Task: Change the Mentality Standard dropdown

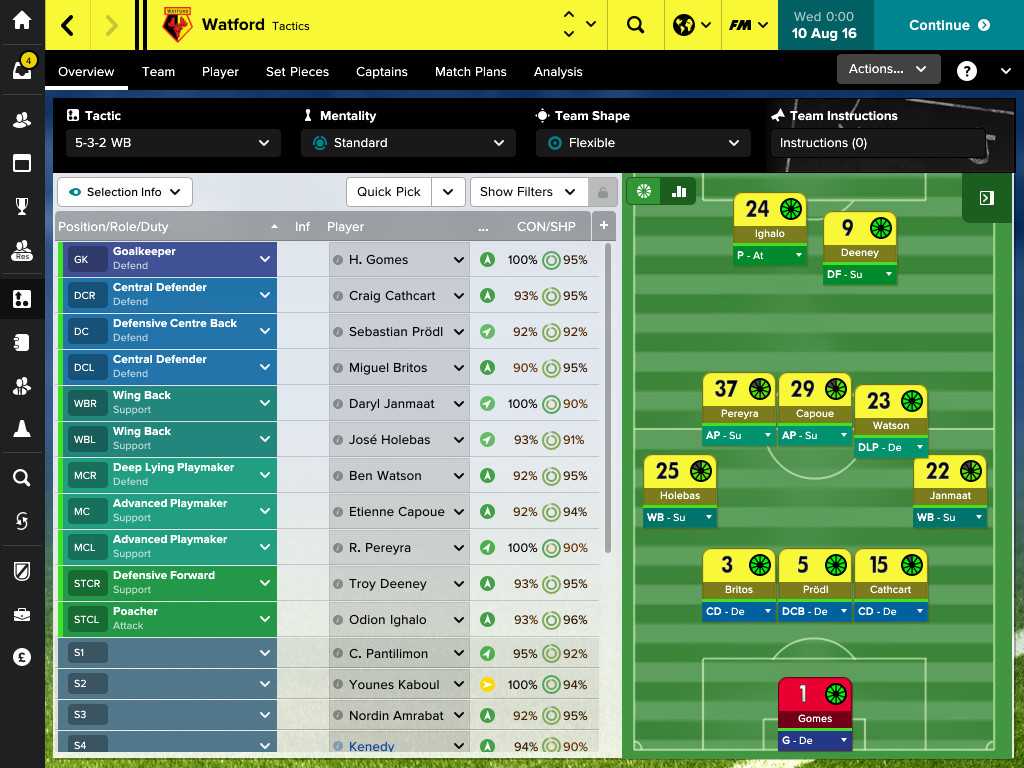Action: pyautogui.click(x=408, y=143)
